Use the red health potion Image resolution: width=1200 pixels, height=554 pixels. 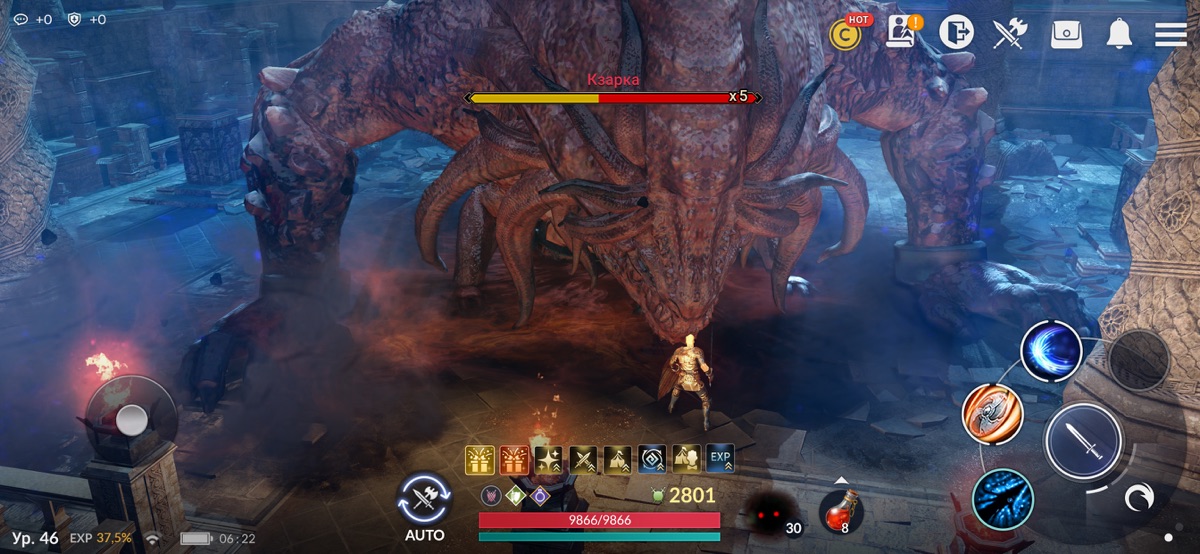(840, 511)
